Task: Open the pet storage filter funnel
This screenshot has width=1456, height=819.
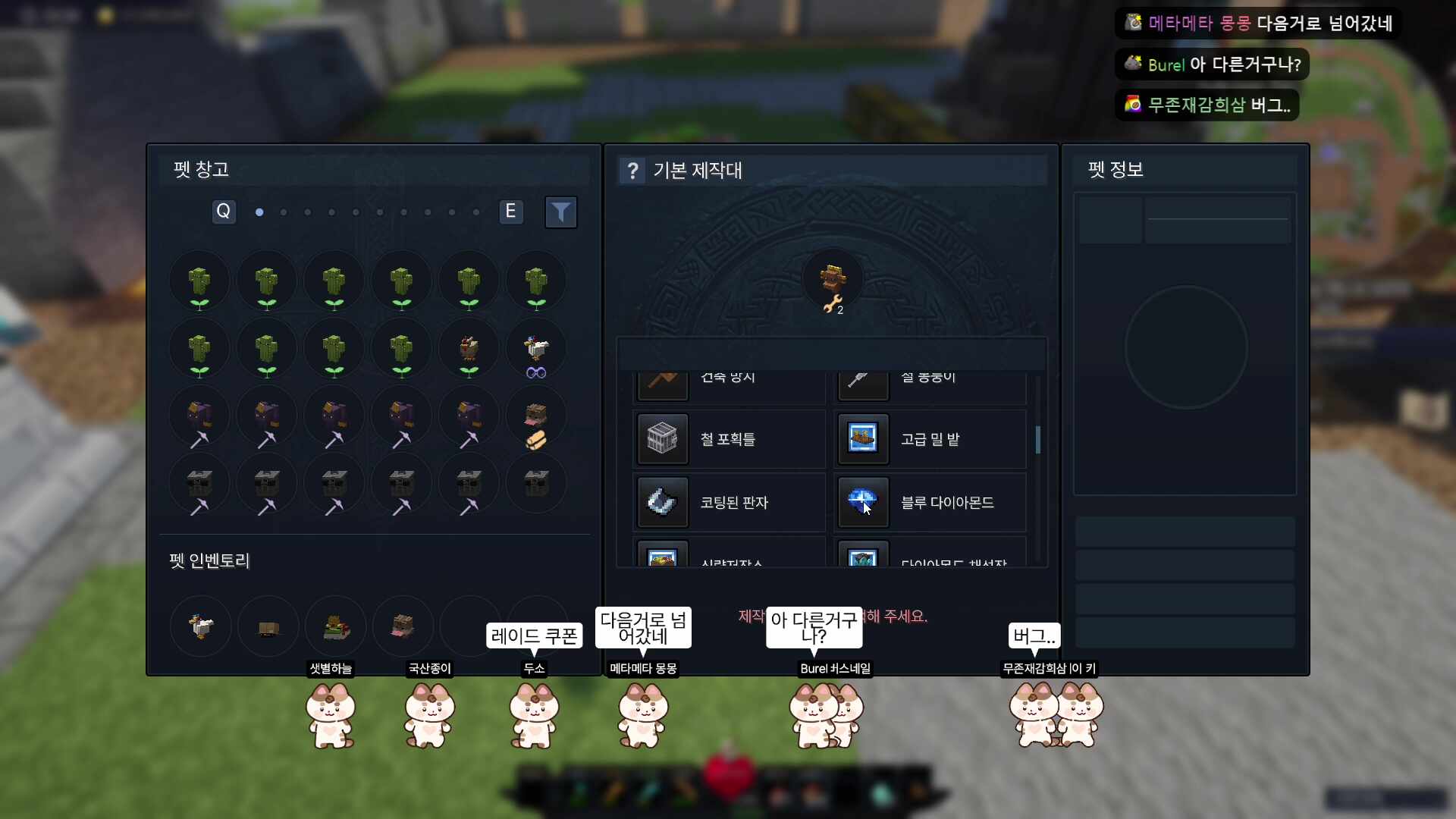Action: point(561,212)
